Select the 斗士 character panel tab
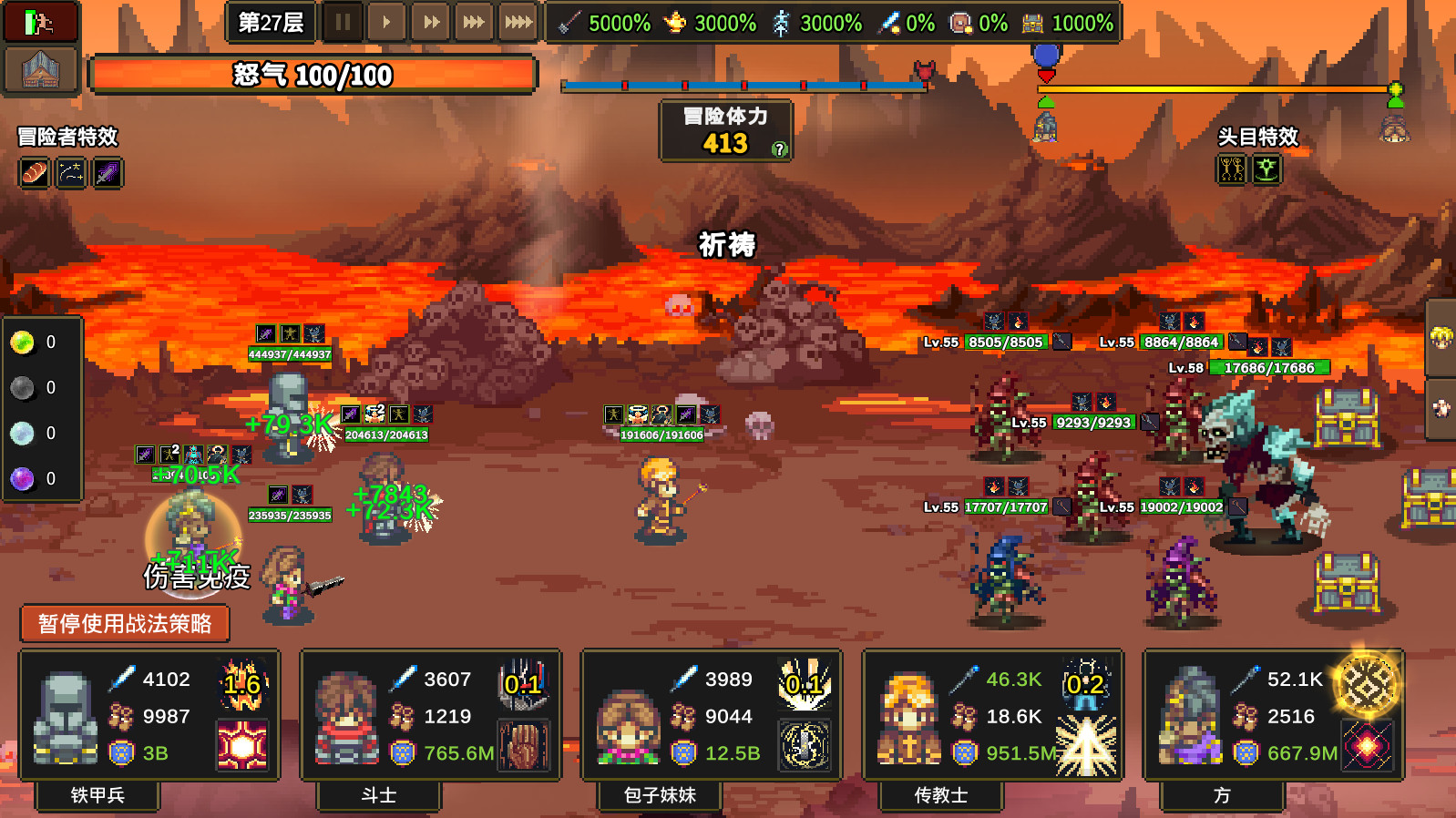 (377, 795)
